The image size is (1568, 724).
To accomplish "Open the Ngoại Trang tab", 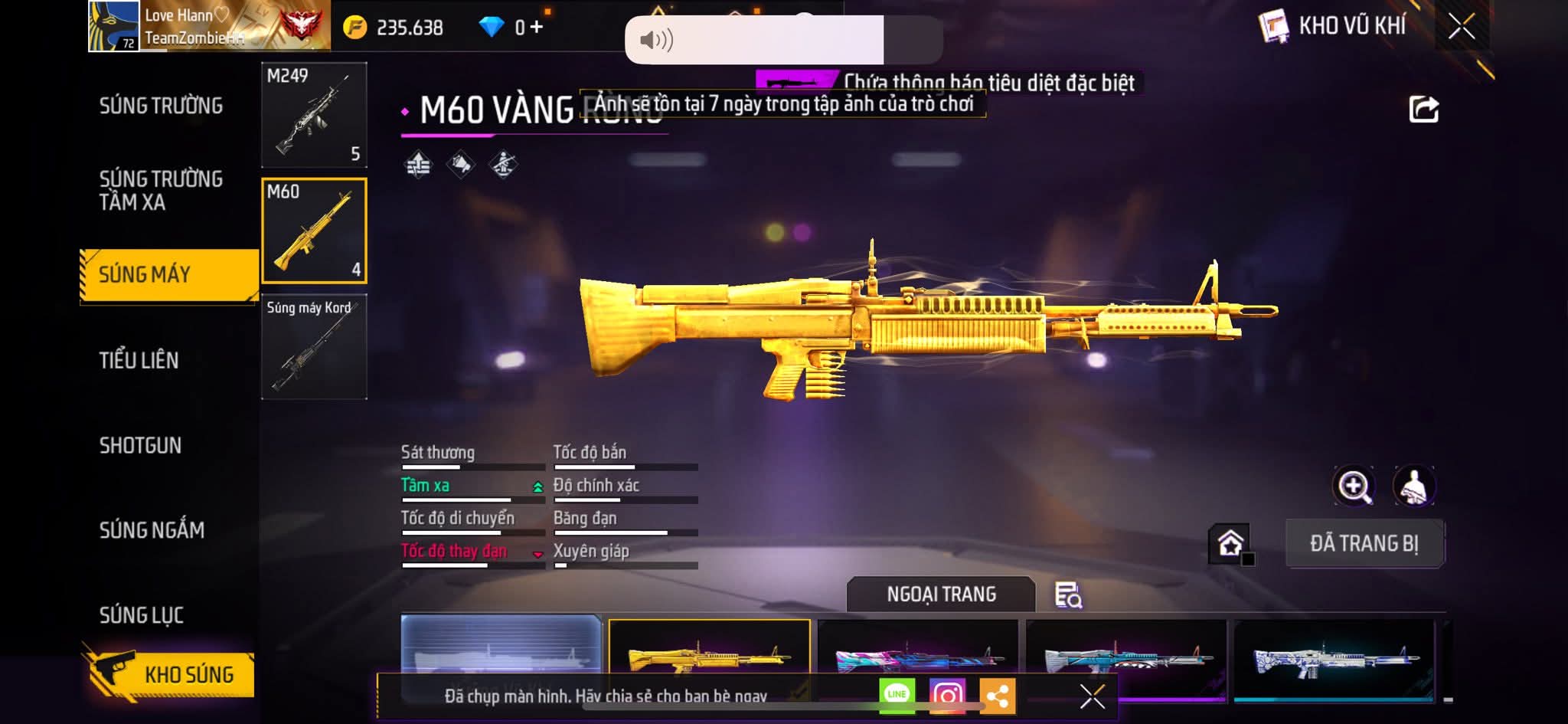I will [941, 595].
